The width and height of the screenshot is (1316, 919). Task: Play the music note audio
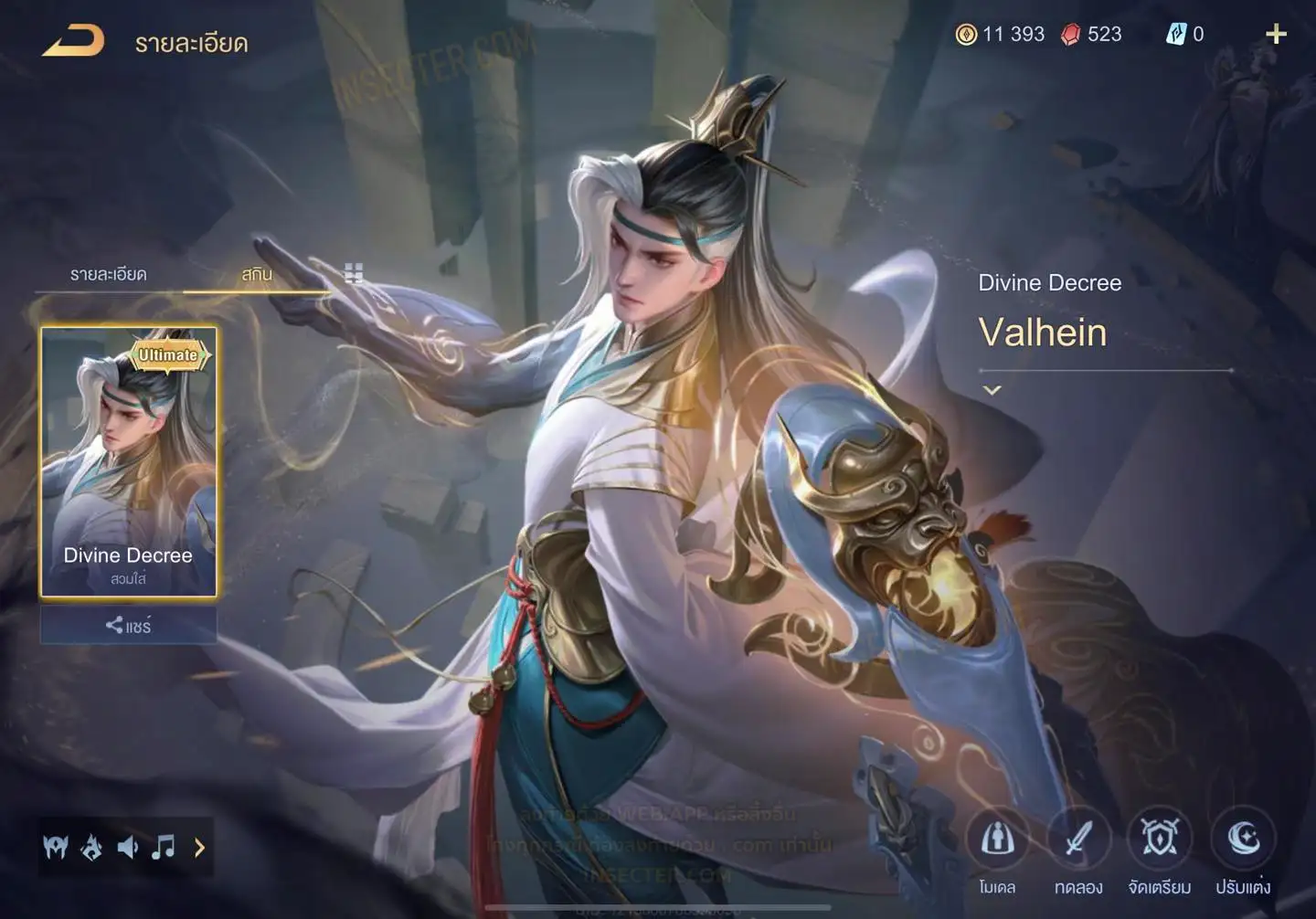(x=164, y=848)
